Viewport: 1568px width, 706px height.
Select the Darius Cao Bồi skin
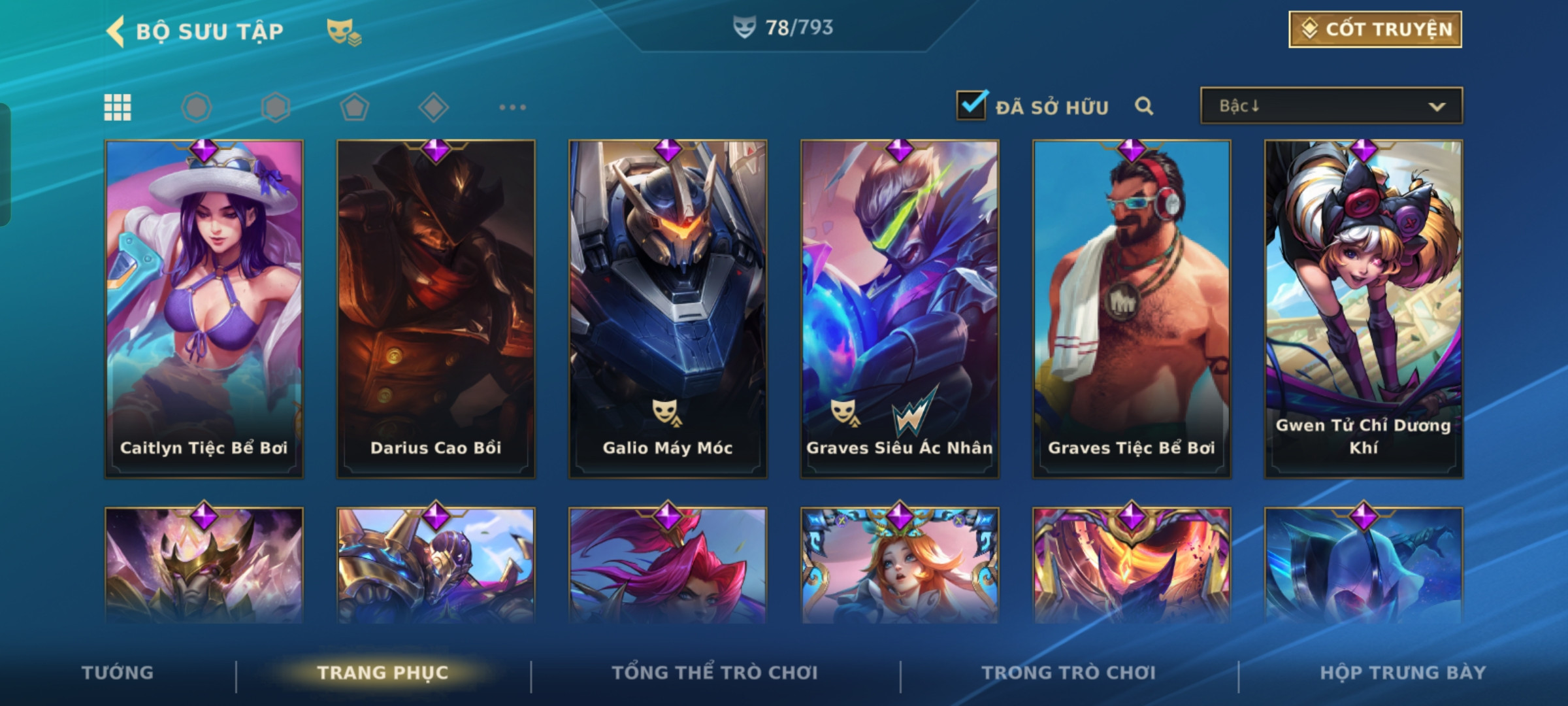[x=436, y=309]
